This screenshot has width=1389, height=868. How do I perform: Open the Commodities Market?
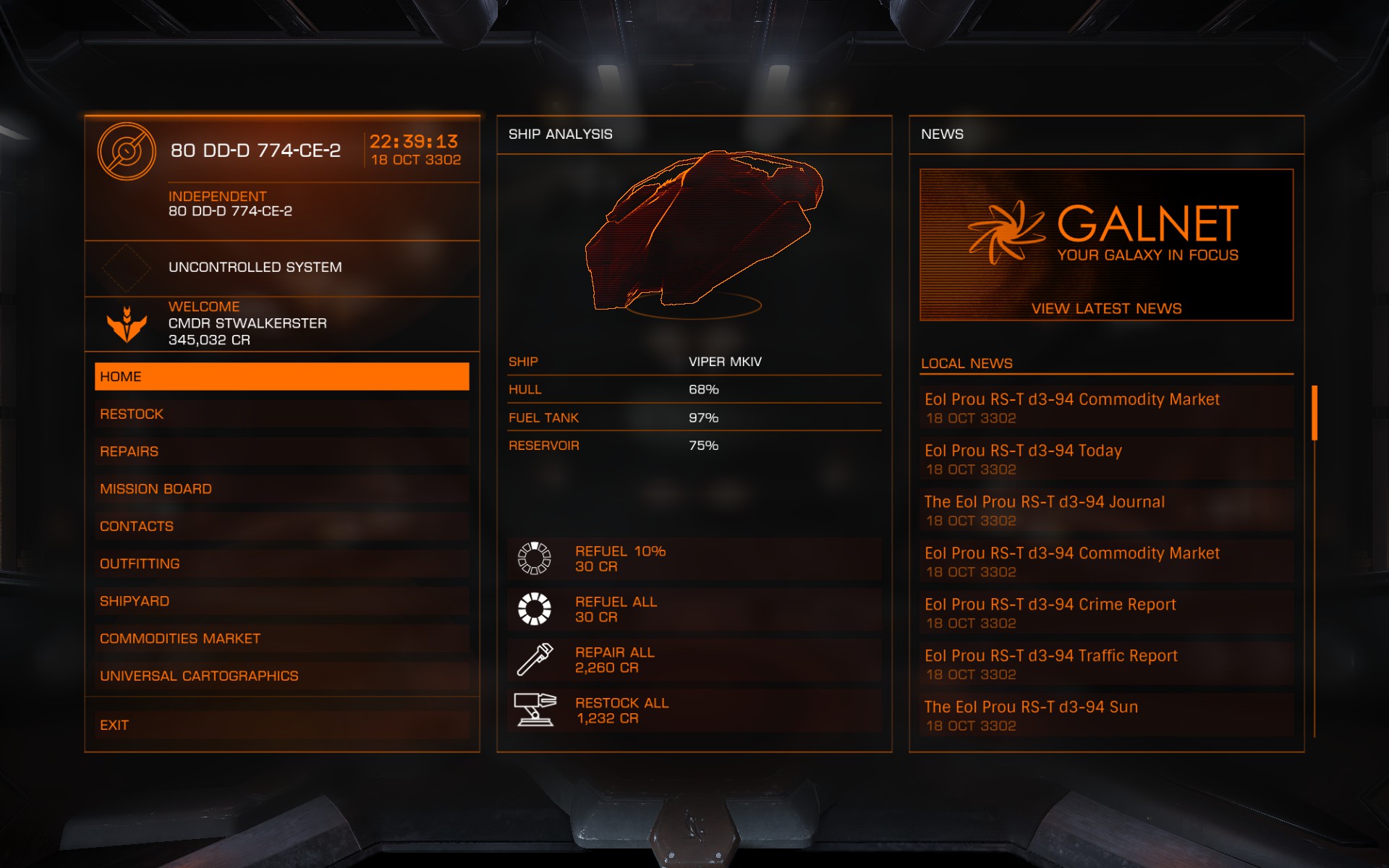281,639
